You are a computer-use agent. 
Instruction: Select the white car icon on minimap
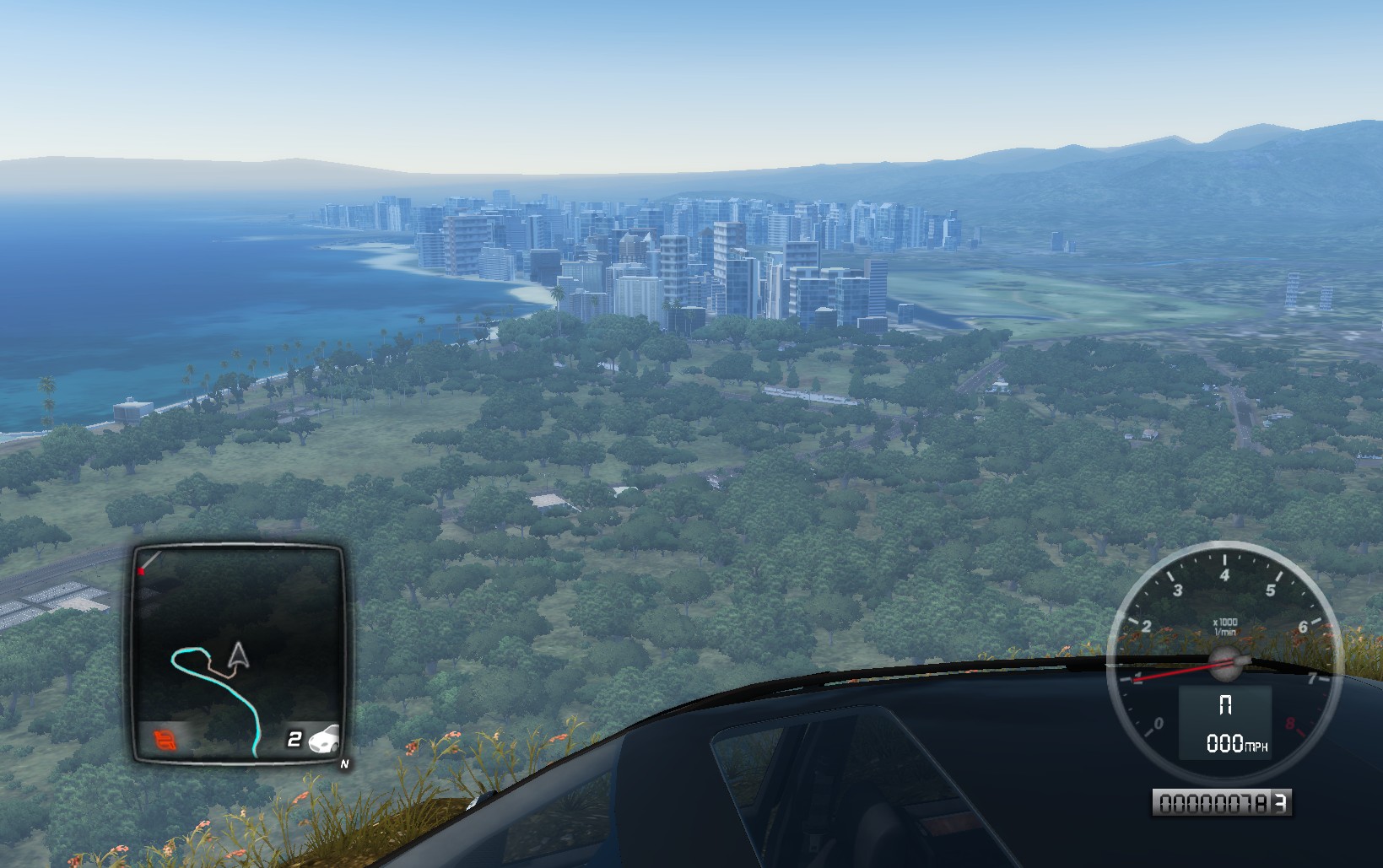(324, 739)
